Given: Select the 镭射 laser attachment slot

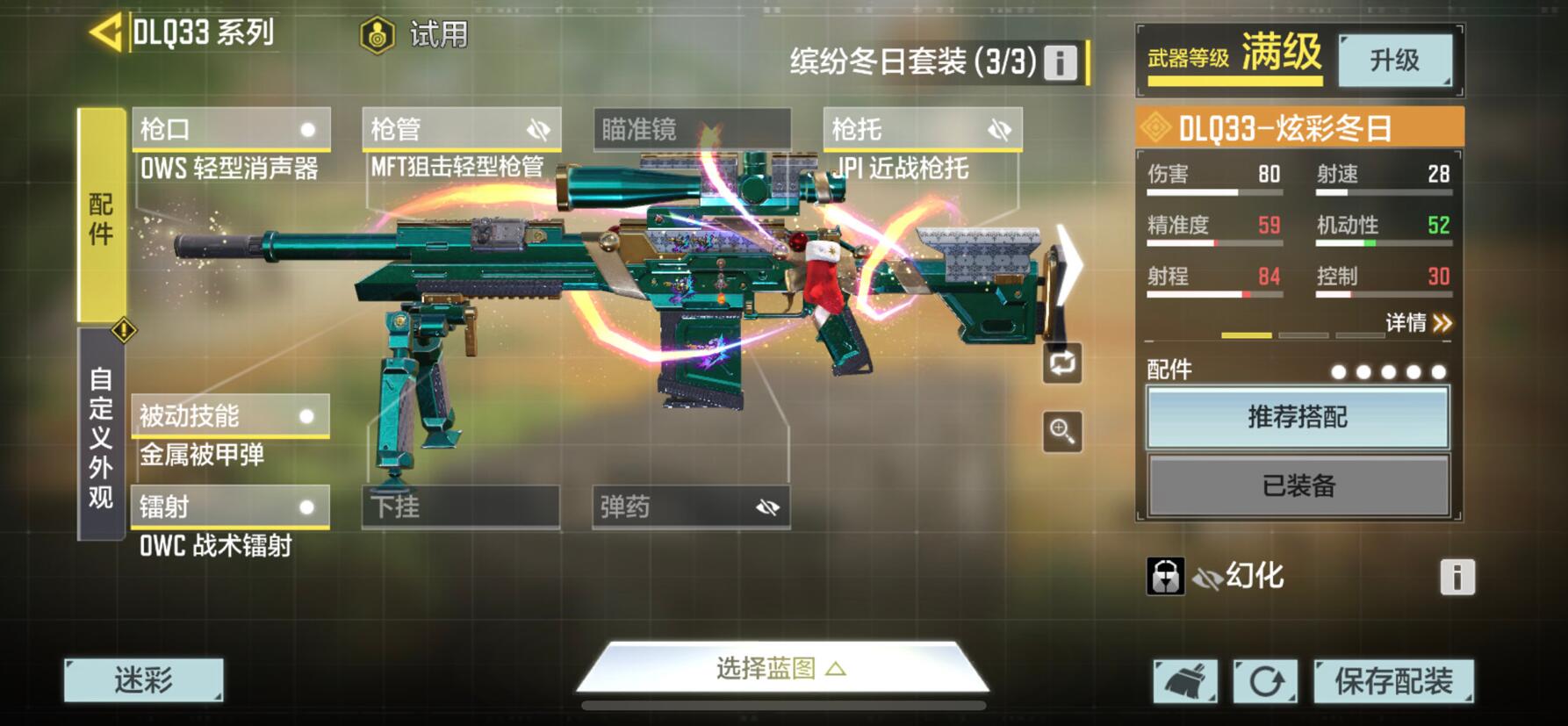Looking at the screenshot, I should coord(230,507).
